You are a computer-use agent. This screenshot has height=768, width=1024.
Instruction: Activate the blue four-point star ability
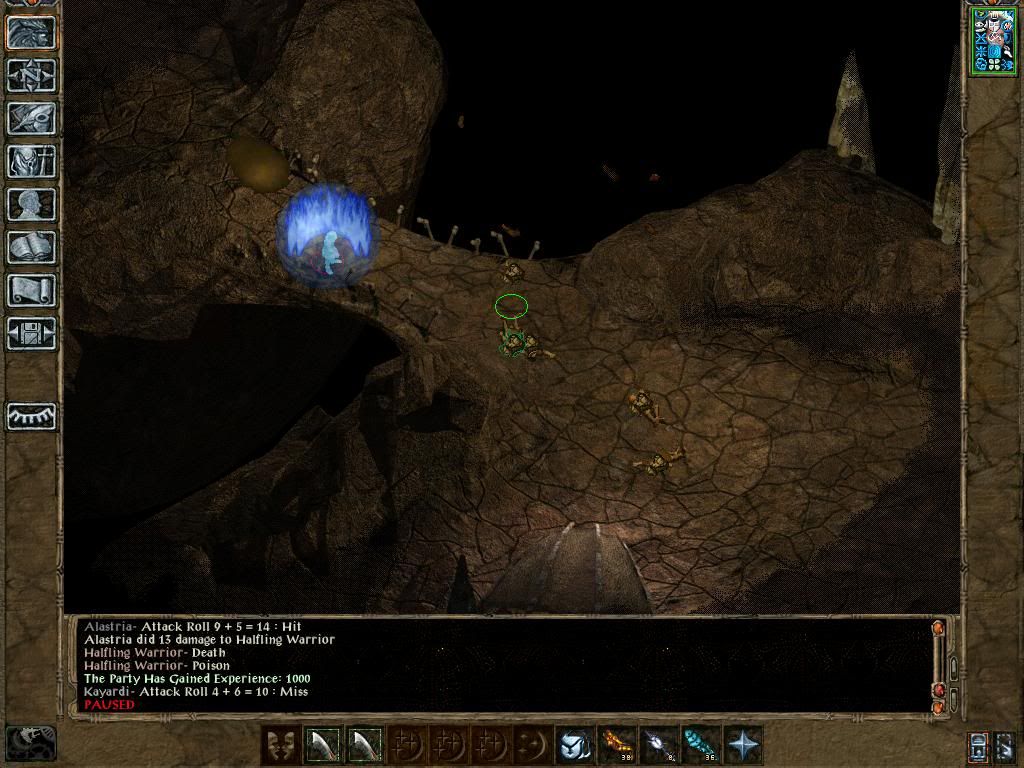[x=743, y=745]
